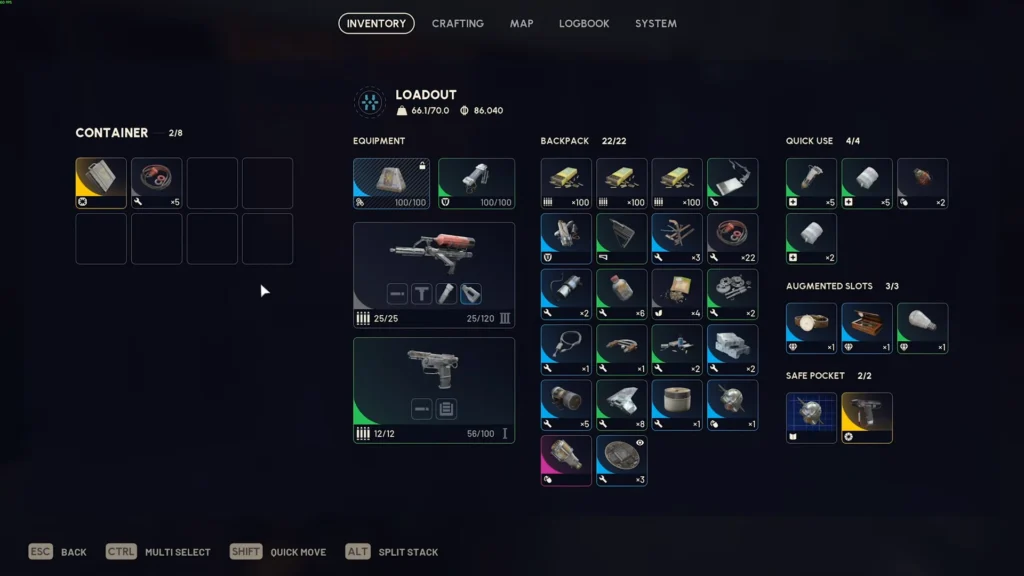This screenshot has height=576, width=1024.
Task: Select the magazine attachment on the pistol
Action: pyautogui.click(x=446, y=408)
